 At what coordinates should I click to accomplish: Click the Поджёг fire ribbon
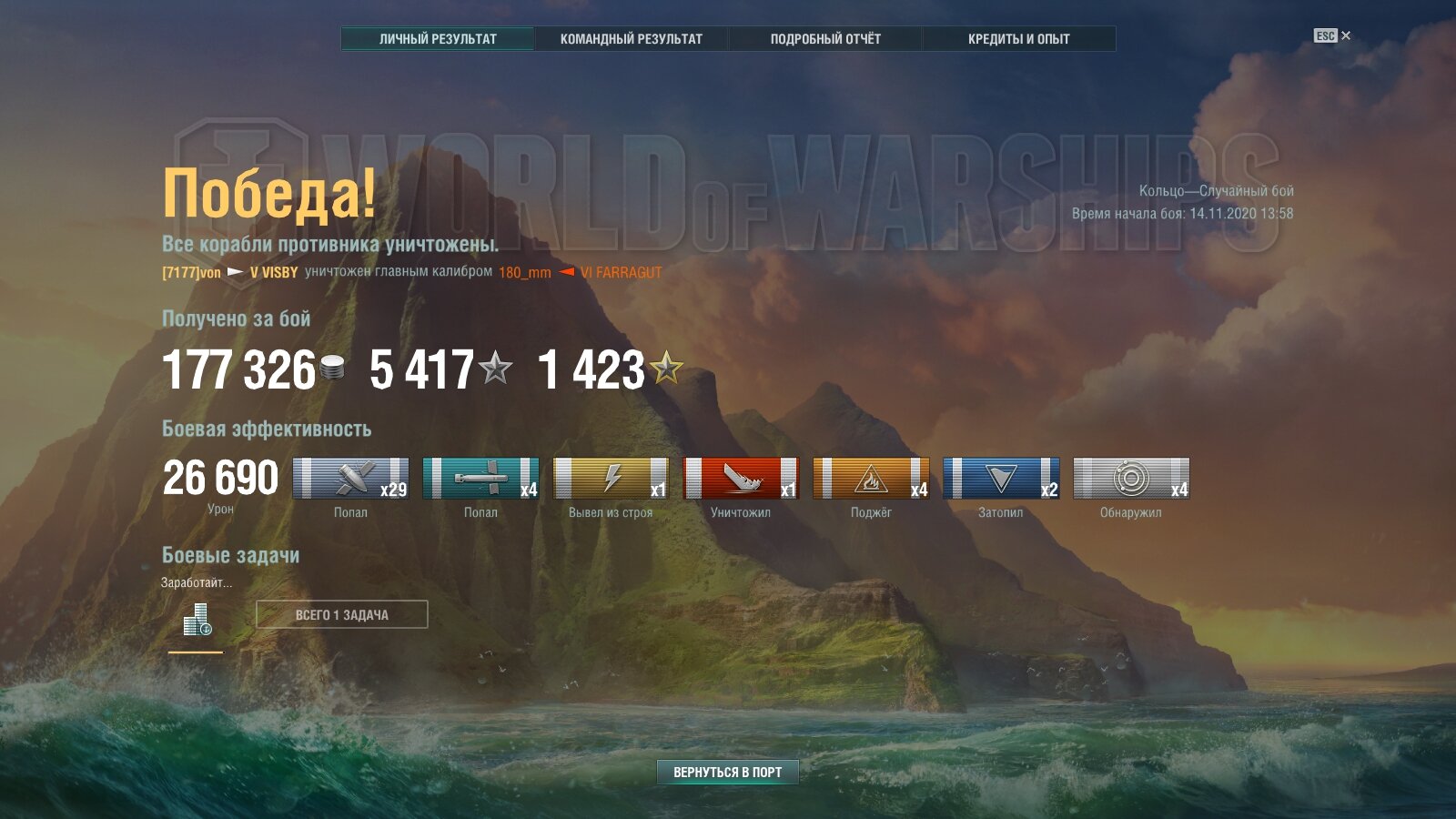[871, 479]
